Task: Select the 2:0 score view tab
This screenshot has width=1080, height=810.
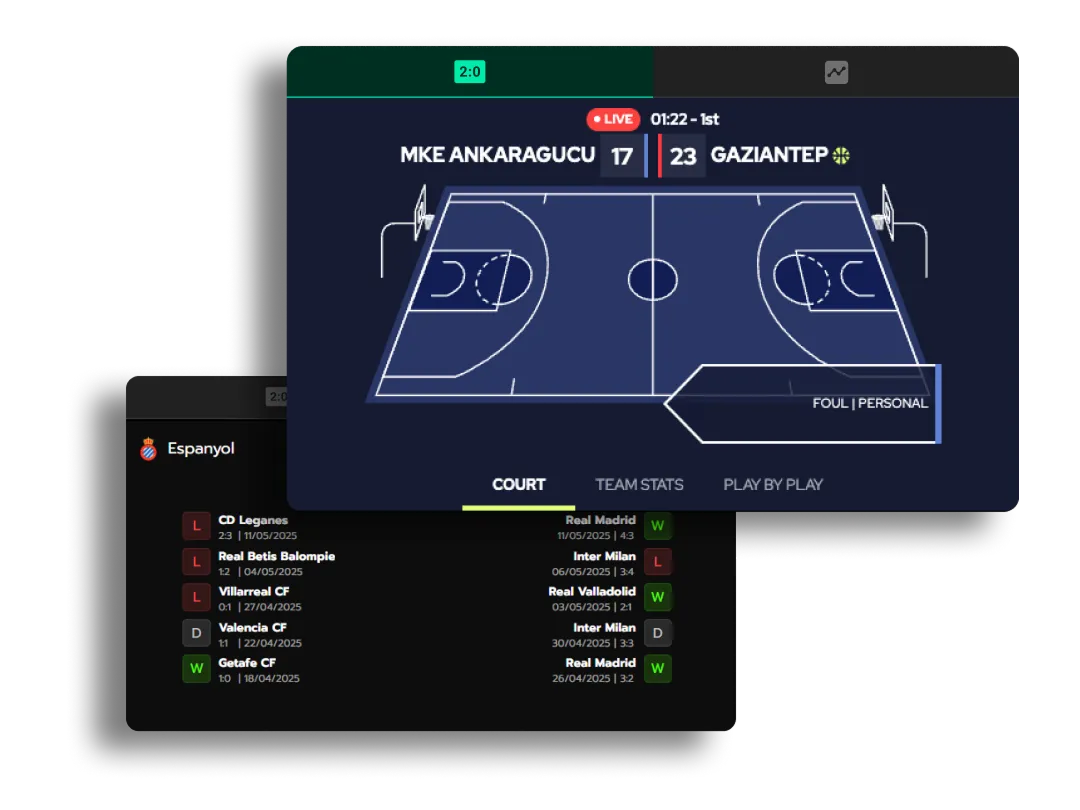Action: pos(470,72)
